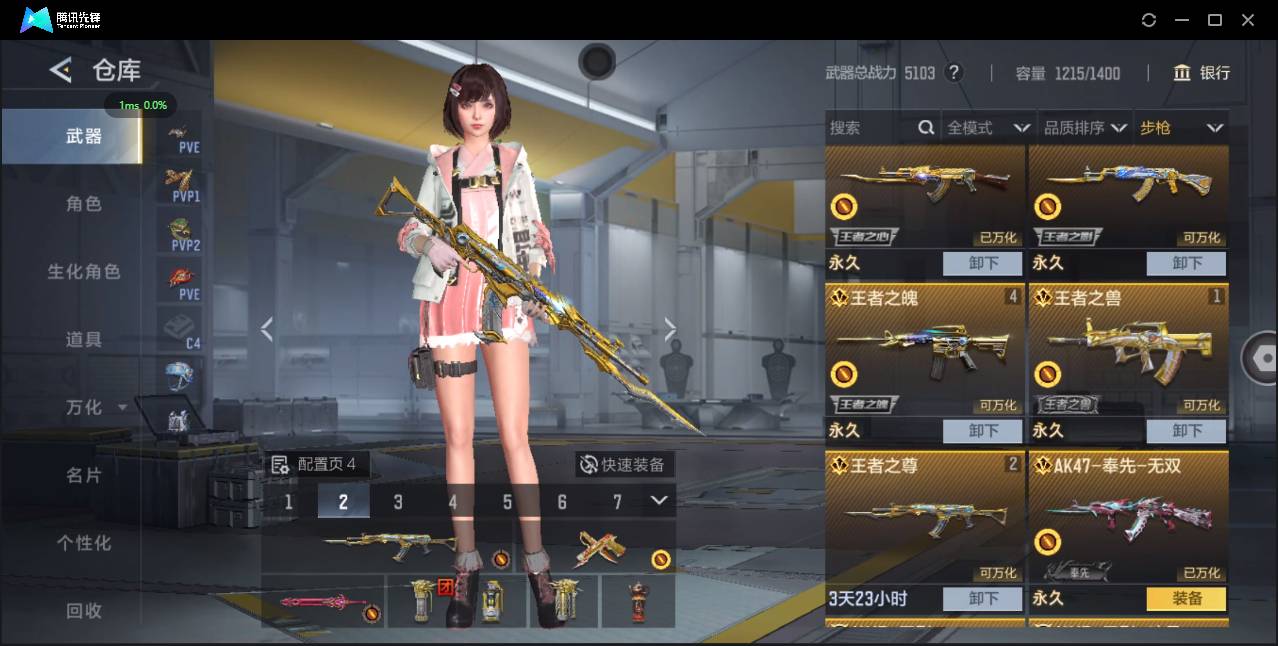The width and height of the screenshot is (1278, 646).
Task: Equip the AK47-奉先-无双 with 装备
Action: coord(1186,599)
